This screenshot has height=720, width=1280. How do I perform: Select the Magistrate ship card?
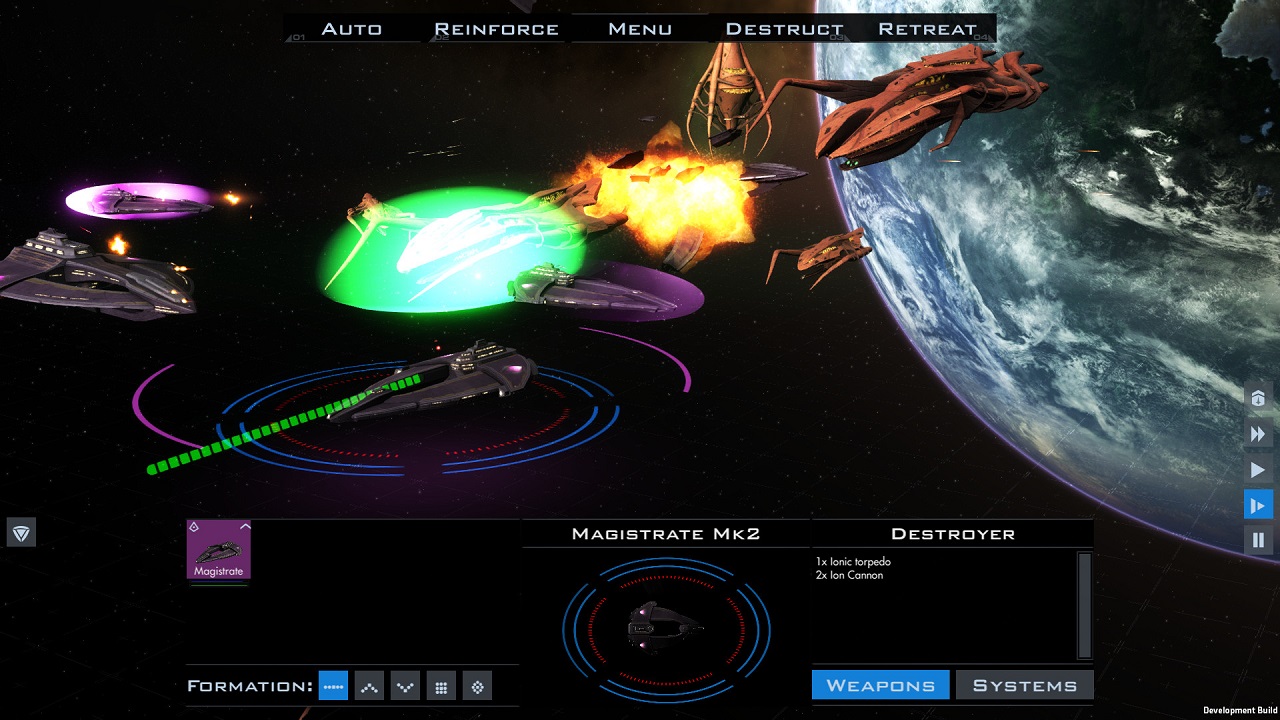(219, 550)
